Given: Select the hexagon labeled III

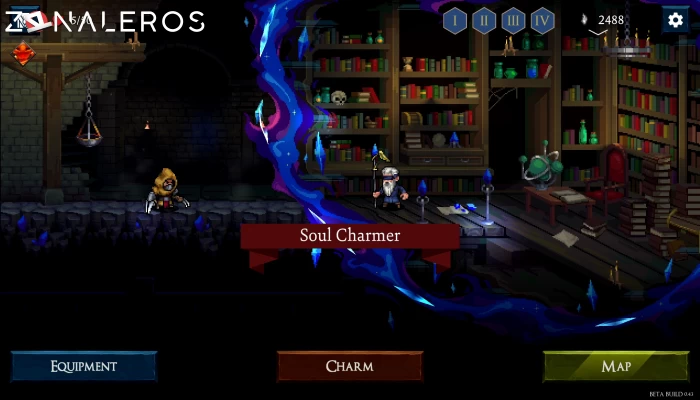Looking at the screenshot, I should [x=513, y=20].
